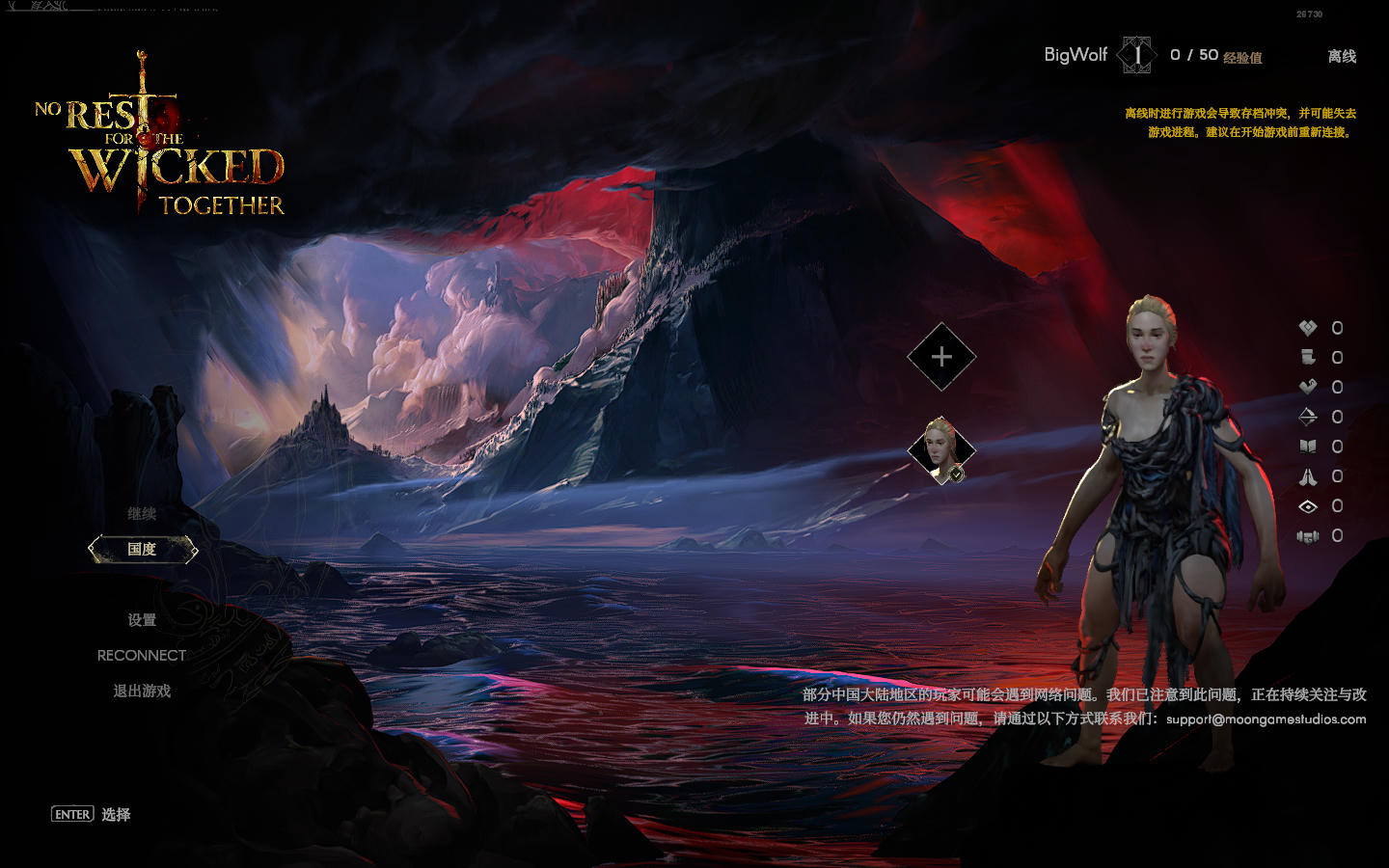Viewport: 1389px width, 868px height.
Task: Select the 继续 (Continue) menu entry
Action: click(142, 514)
